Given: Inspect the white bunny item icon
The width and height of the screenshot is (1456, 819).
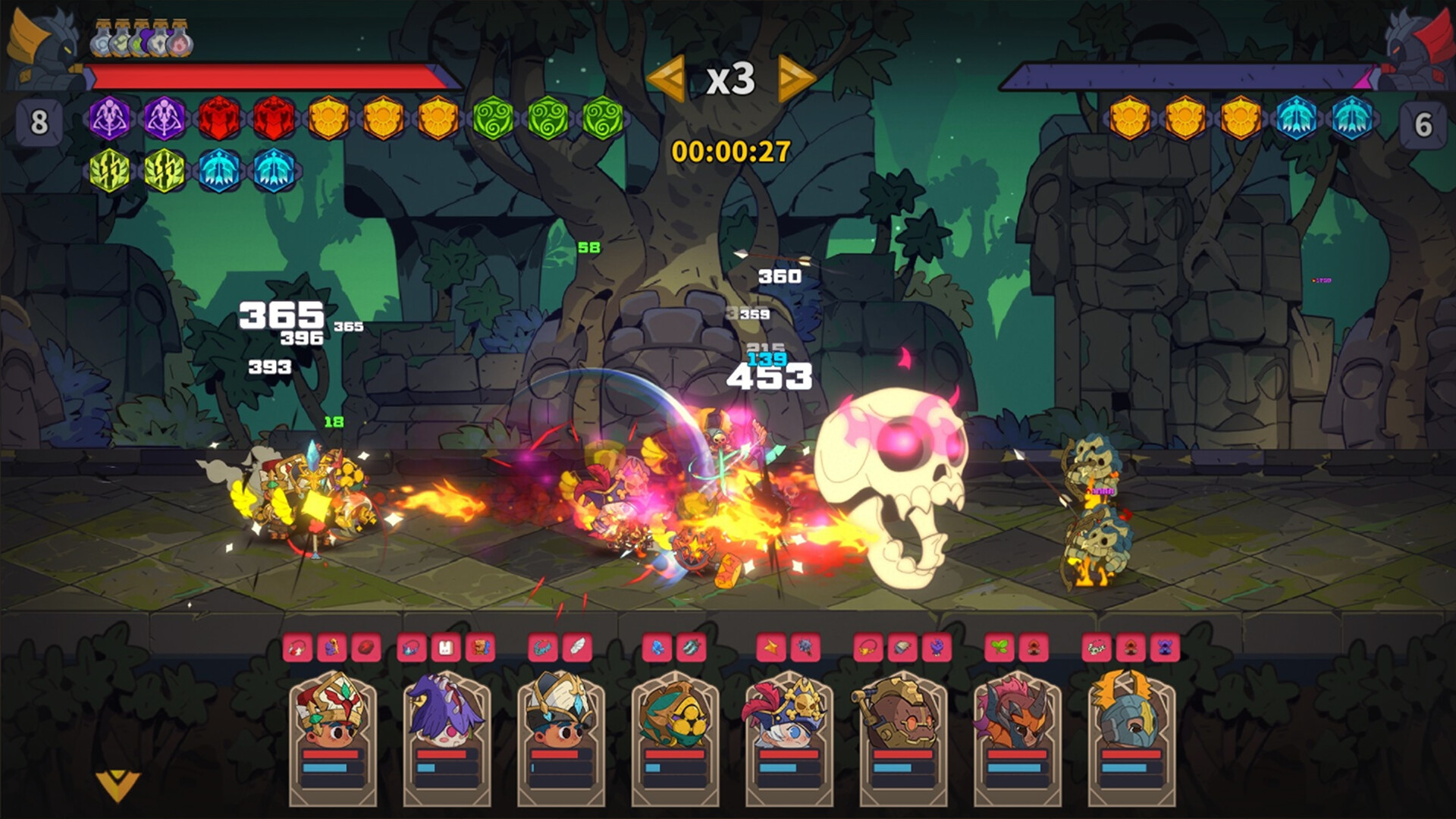Looking at the screenshot, I should click(446, 648).
